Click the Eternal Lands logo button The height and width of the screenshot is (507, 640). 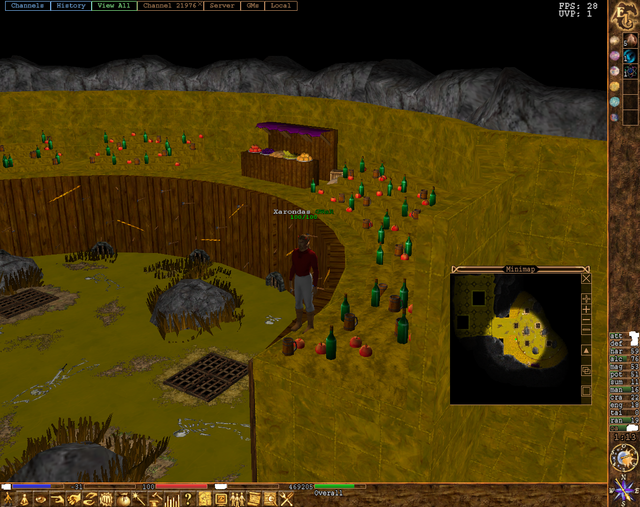[623, 17]
